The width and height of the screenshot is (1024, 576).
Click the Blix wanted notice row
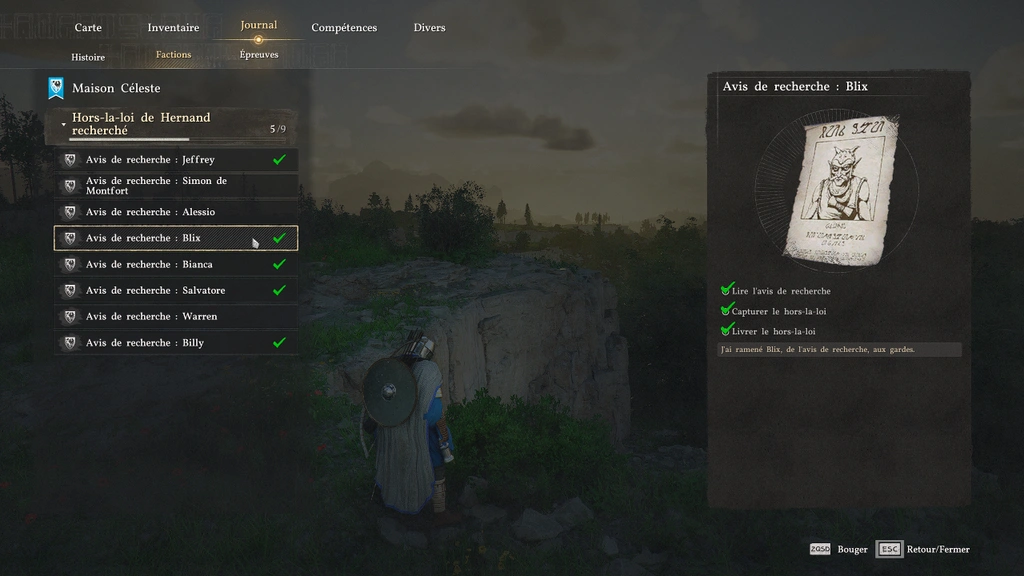tap(175, 238)
